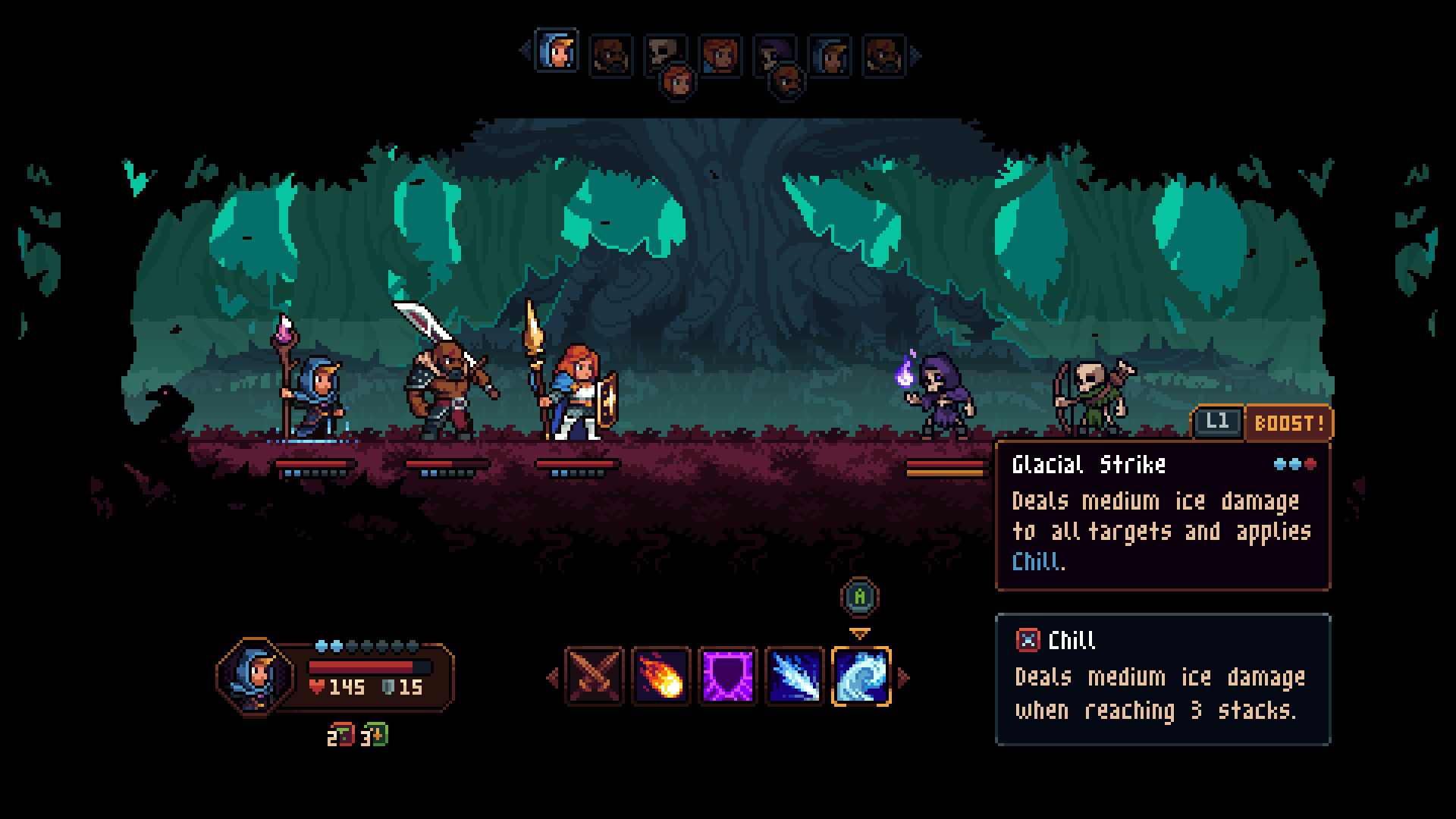1456x819 pixels.
Task: Advance the turn order with its right arrow
Action: [916, 55]
